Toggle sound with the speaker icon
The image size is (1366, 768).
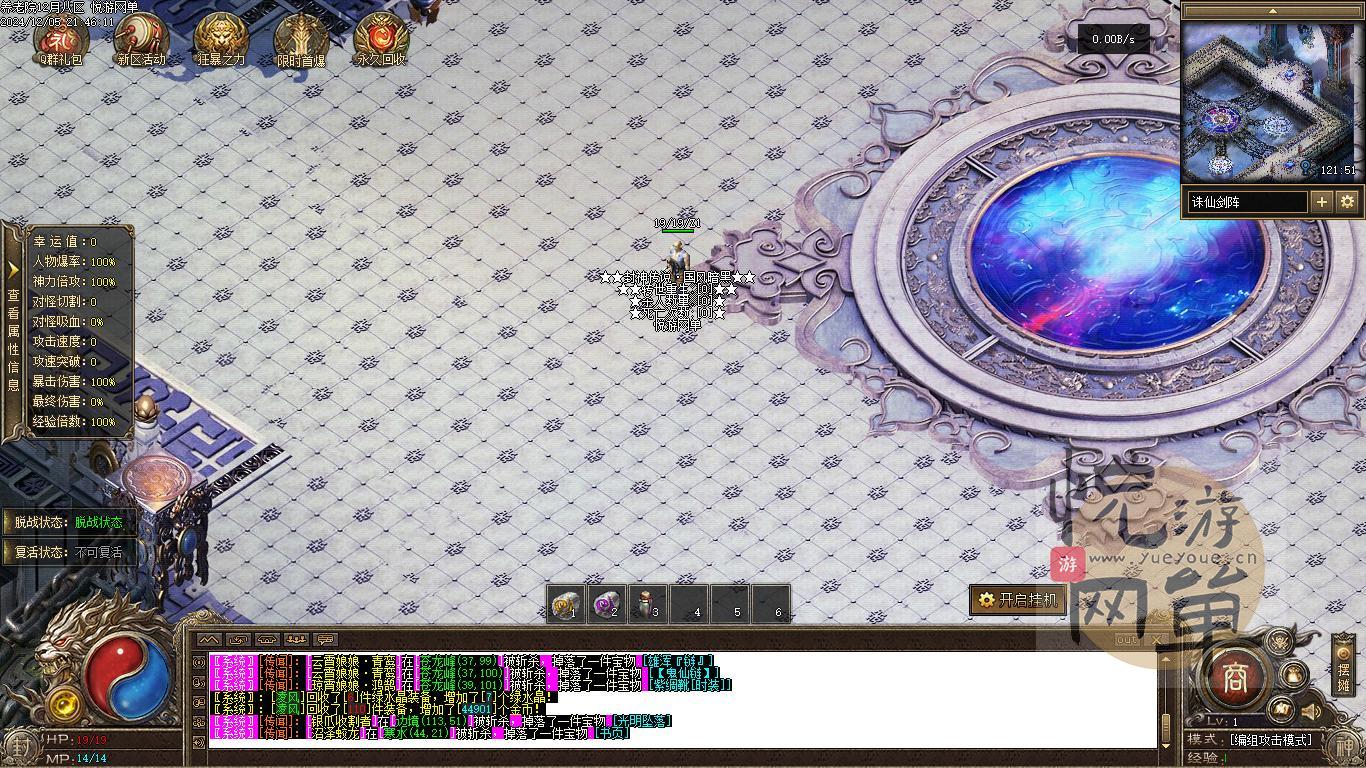tap(1310, 712)
